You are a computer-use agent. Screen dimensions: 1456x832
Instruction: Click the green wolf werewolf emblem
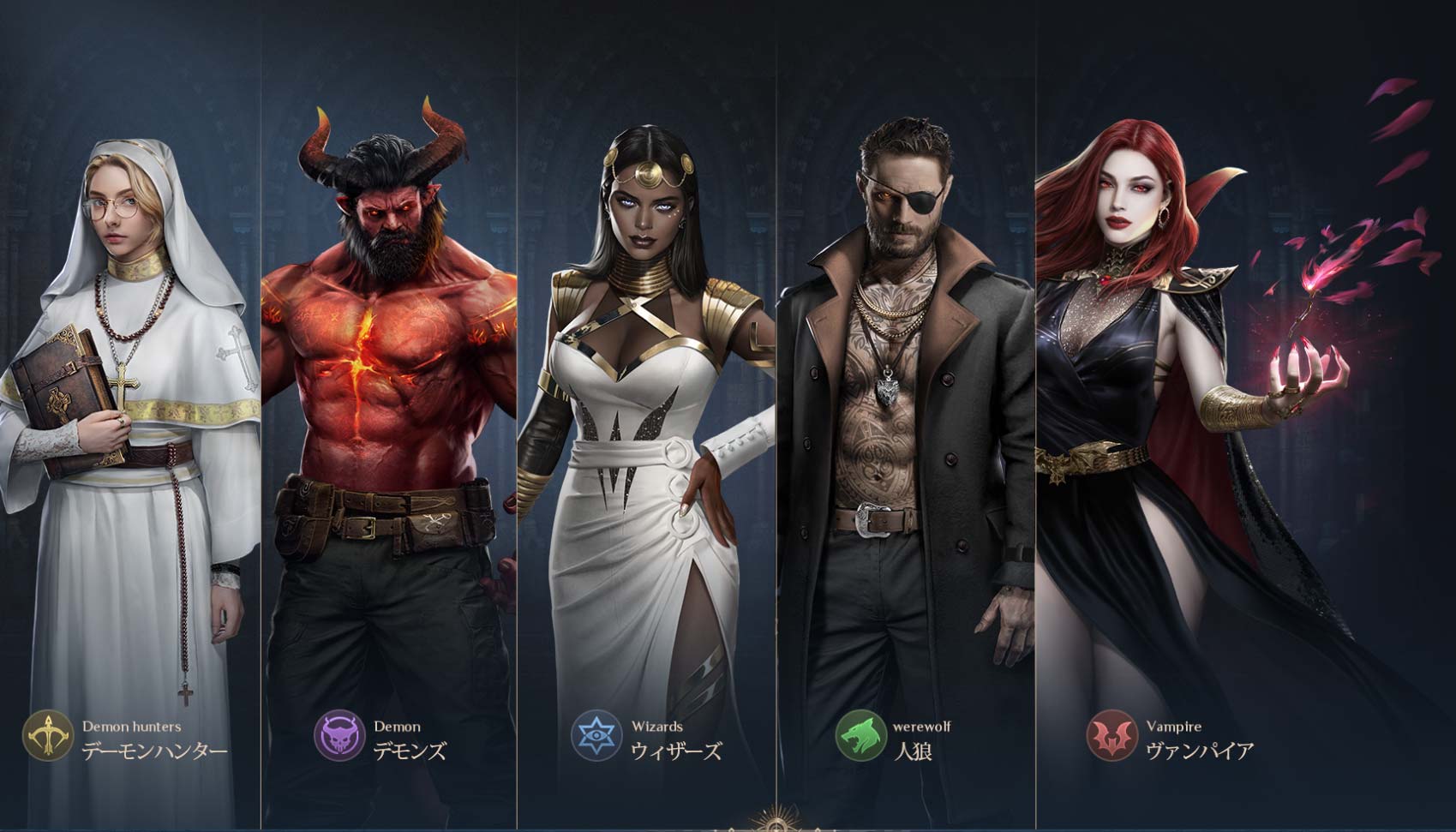tap(861, 736)
